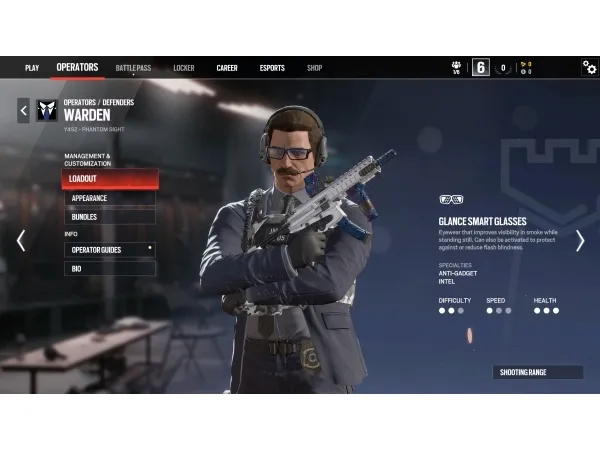Enter the Shooting Range
The width and height of the screenshot is (600, 450).
[537, 372]
